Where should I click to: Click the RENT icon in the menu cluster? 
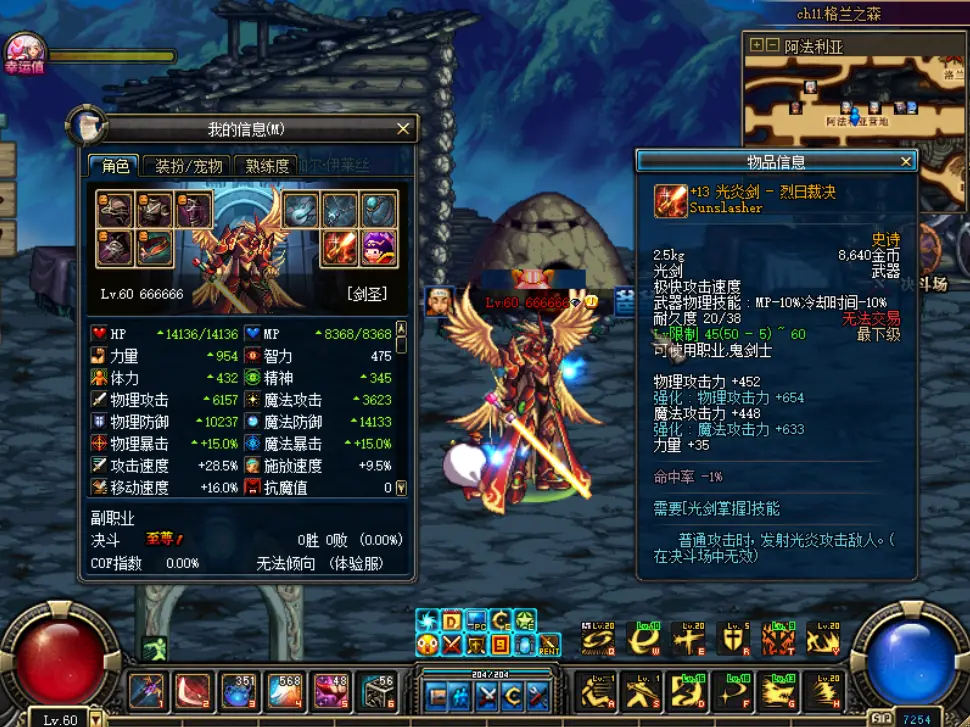pyautogui.click(x=550, y=645)
